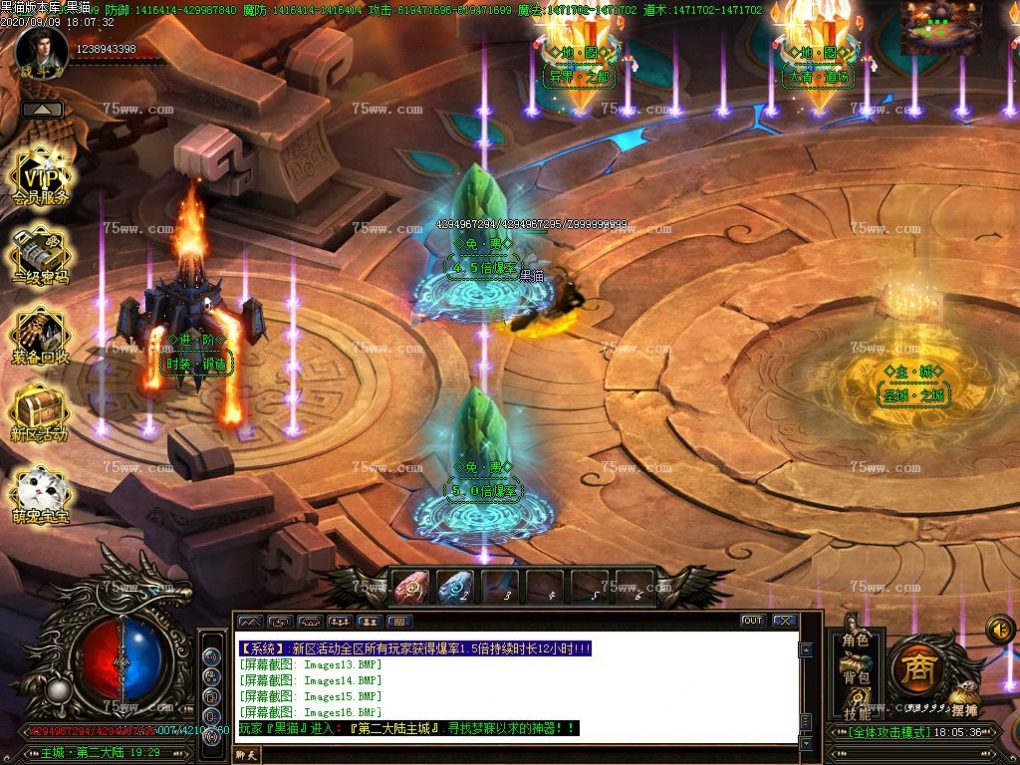Open the 摆摊 stall vendor button
The height and width of the screenshot is (765, 1020).
point(964,708)
